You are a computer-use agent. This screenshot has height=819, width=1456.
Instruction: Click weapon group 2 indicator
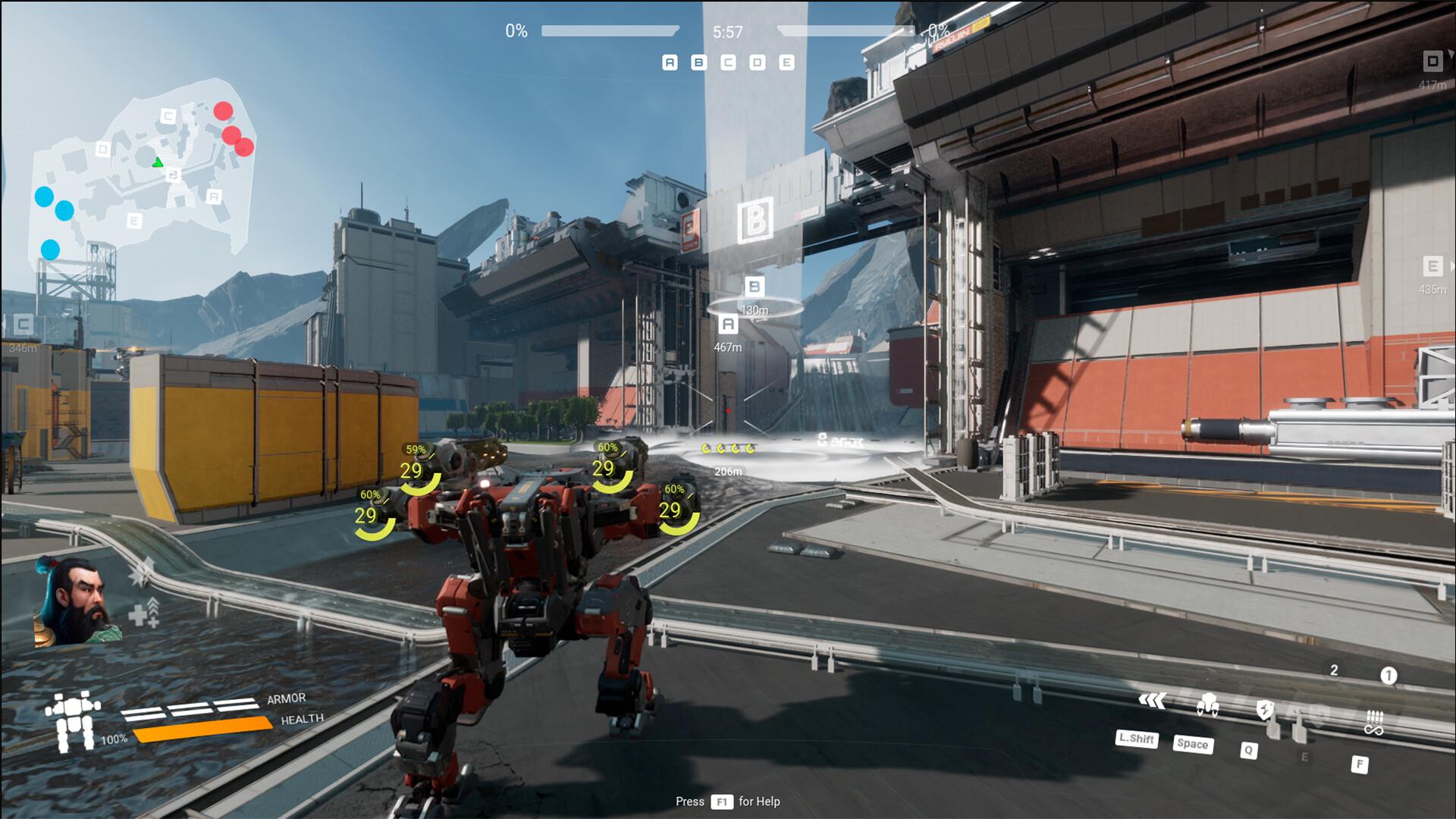(1332, 670)
